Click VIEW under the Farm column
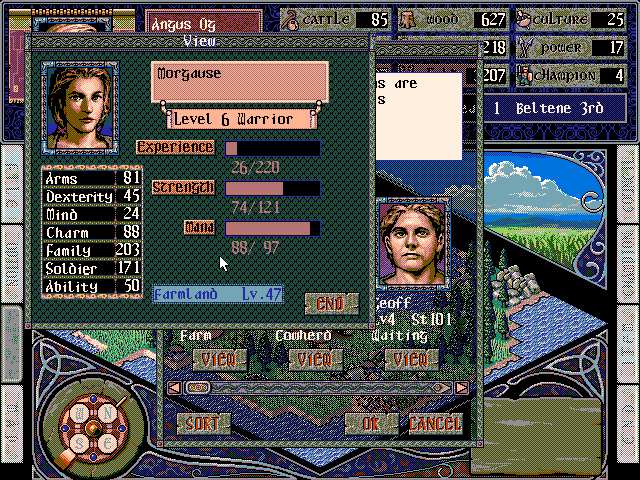 (219, 358)
